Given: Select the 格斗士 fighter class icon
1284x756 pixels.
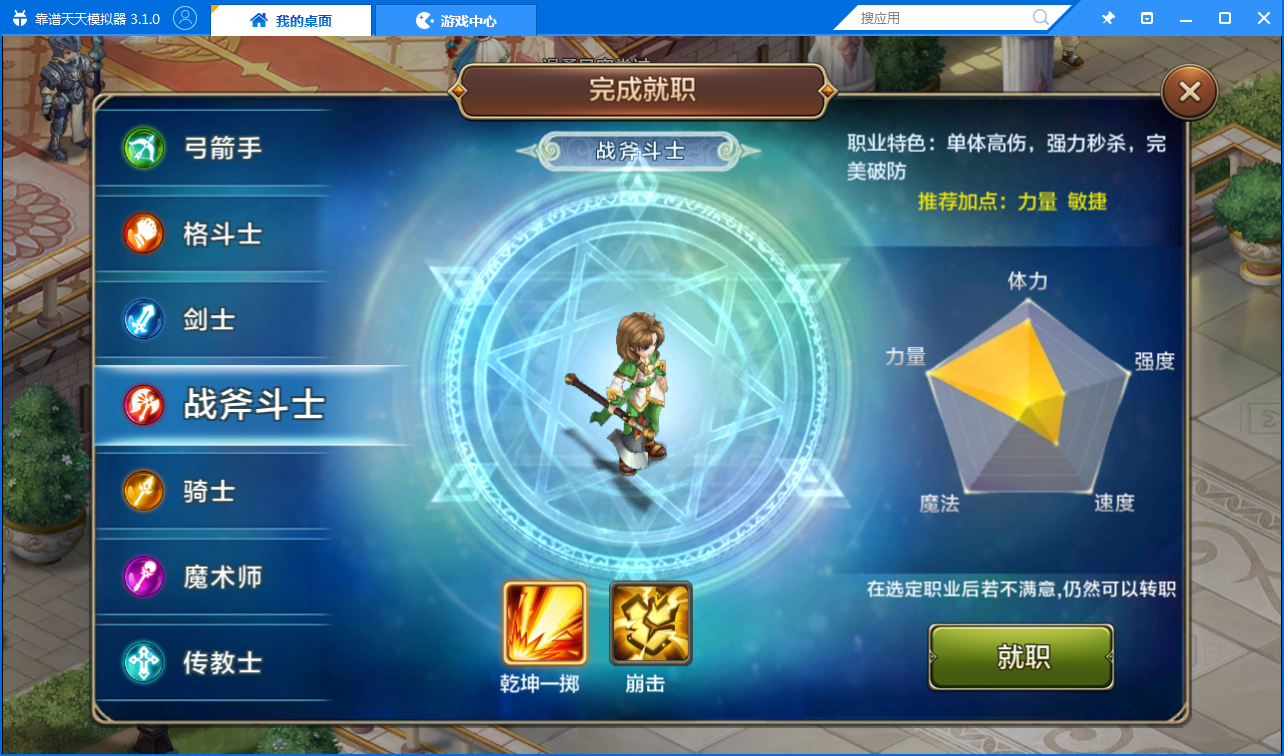Looking at the screenshot, I should pos(142,232).
